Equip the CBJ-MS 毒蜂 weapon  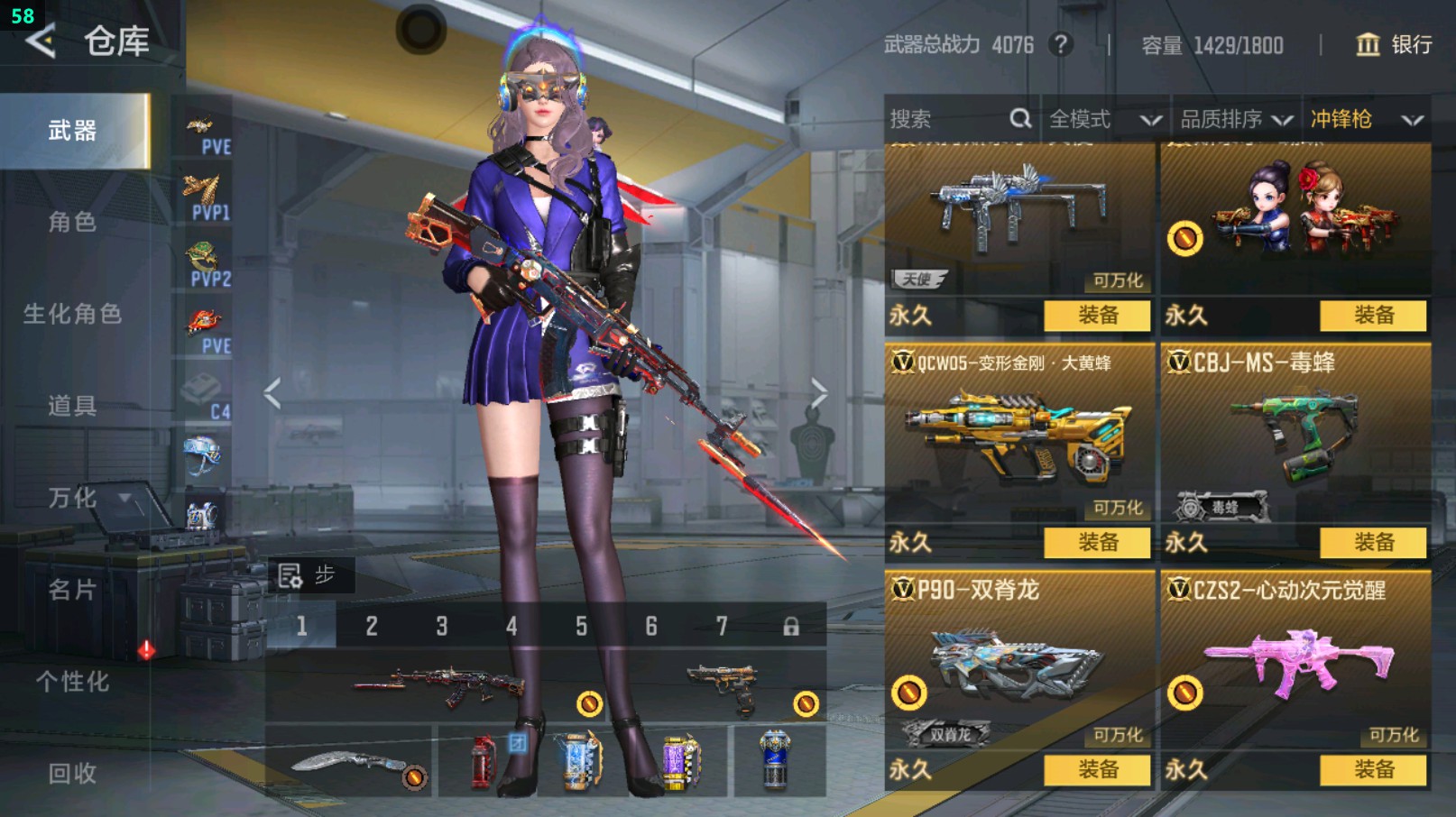click(1373, 543)
